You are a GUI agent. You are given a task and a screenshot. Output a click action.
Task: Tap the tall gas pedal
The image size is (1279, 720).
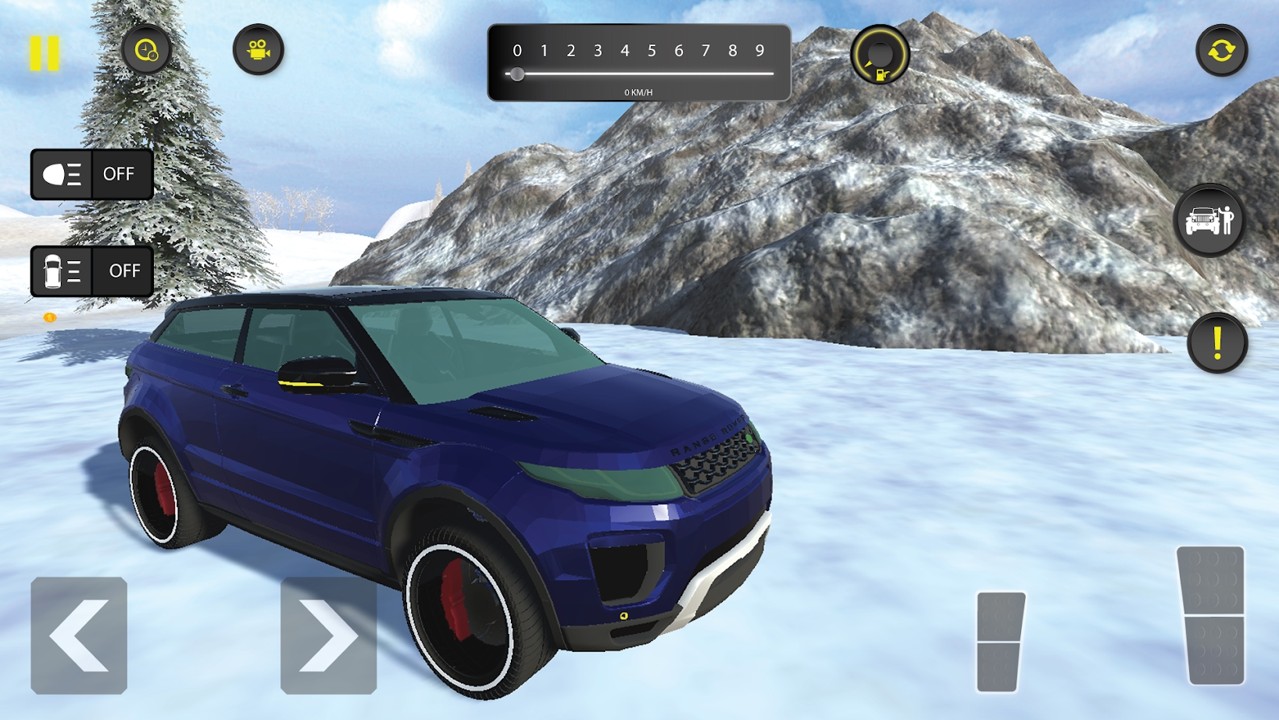1210,615
